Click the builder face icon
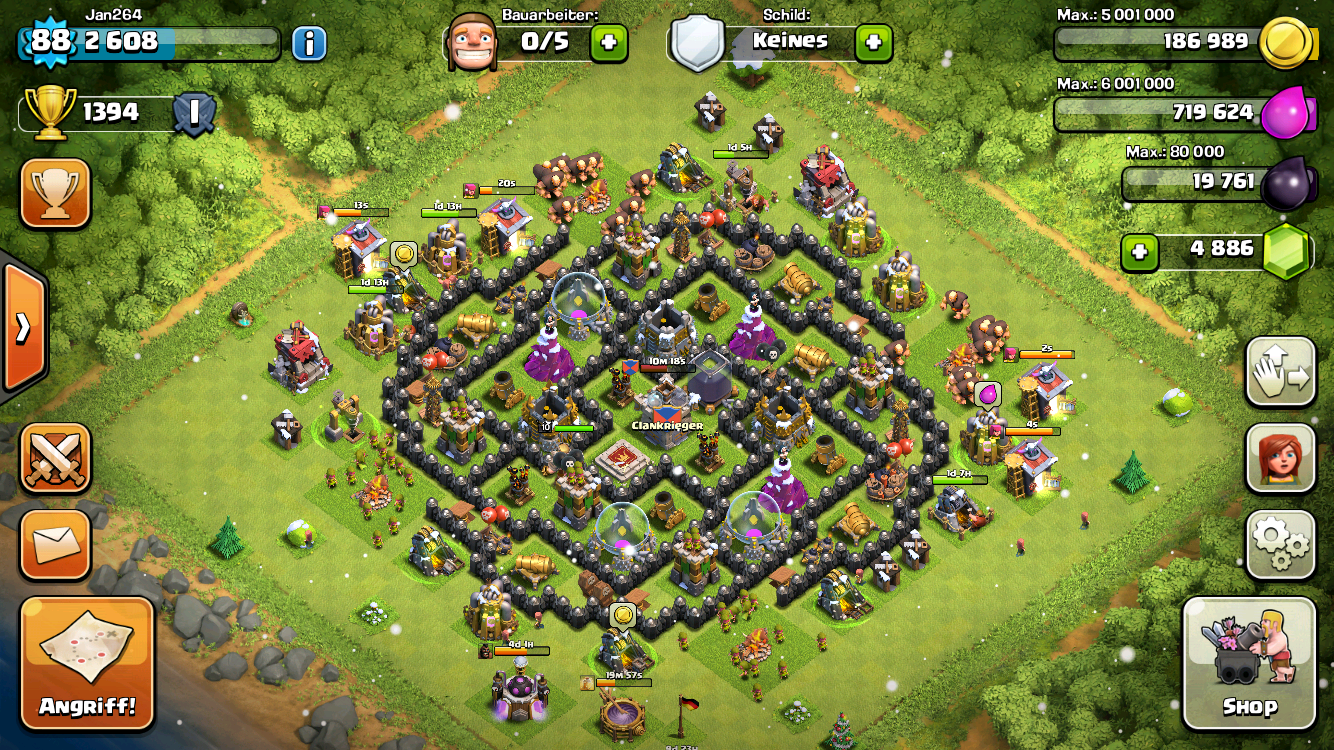Screen dimensions: 1334x750 pos(472,42)
